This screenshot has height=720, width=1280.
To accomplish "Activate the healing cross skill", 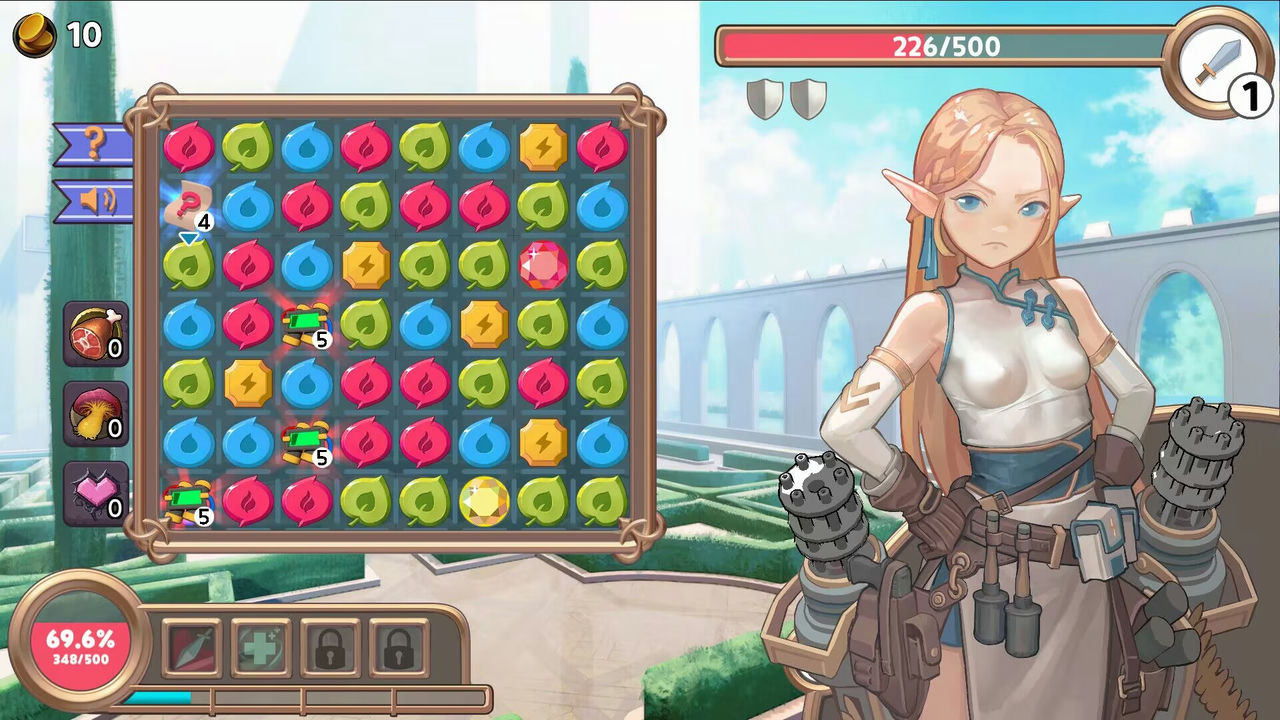I will (x=261, y=645).
